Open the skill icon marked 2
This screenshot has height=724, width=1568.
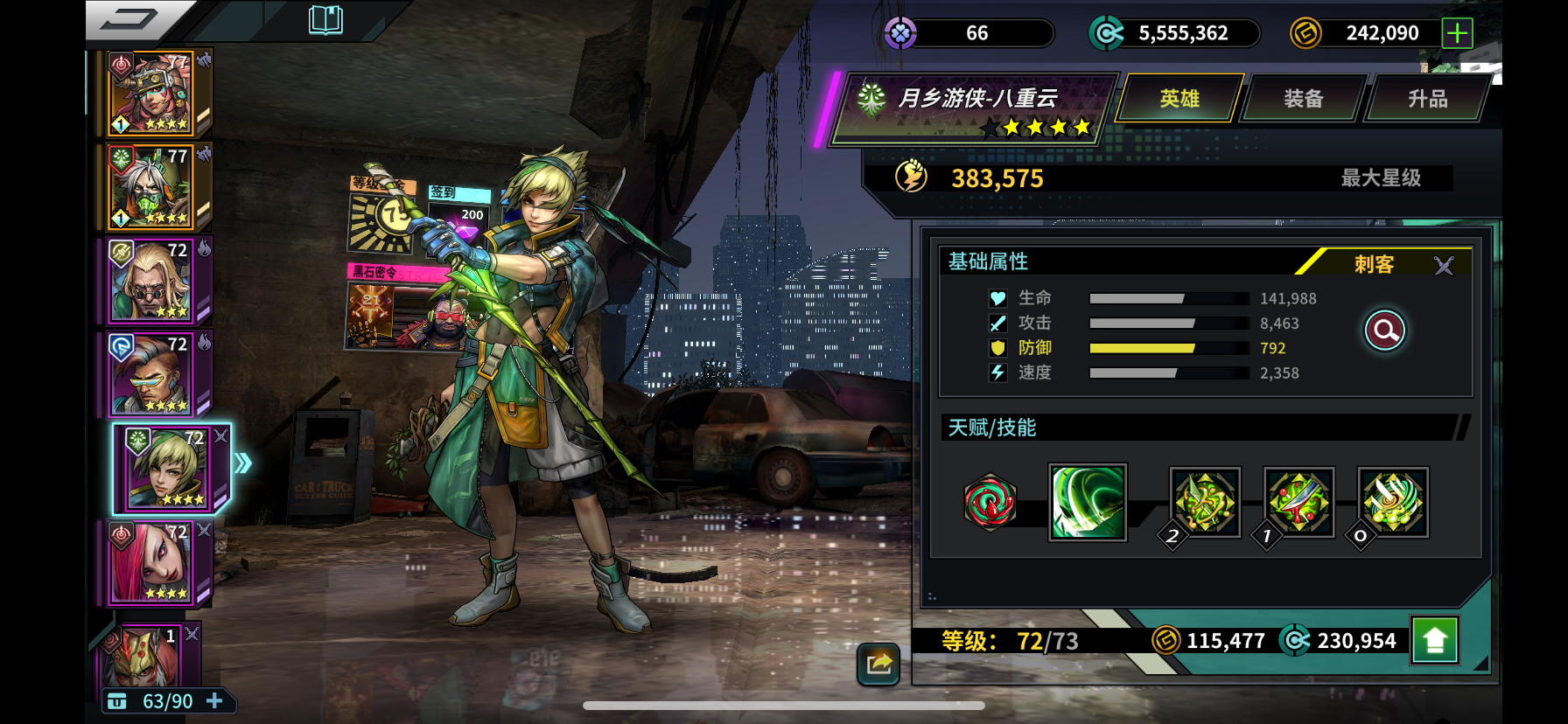[x=1205, y=503]
